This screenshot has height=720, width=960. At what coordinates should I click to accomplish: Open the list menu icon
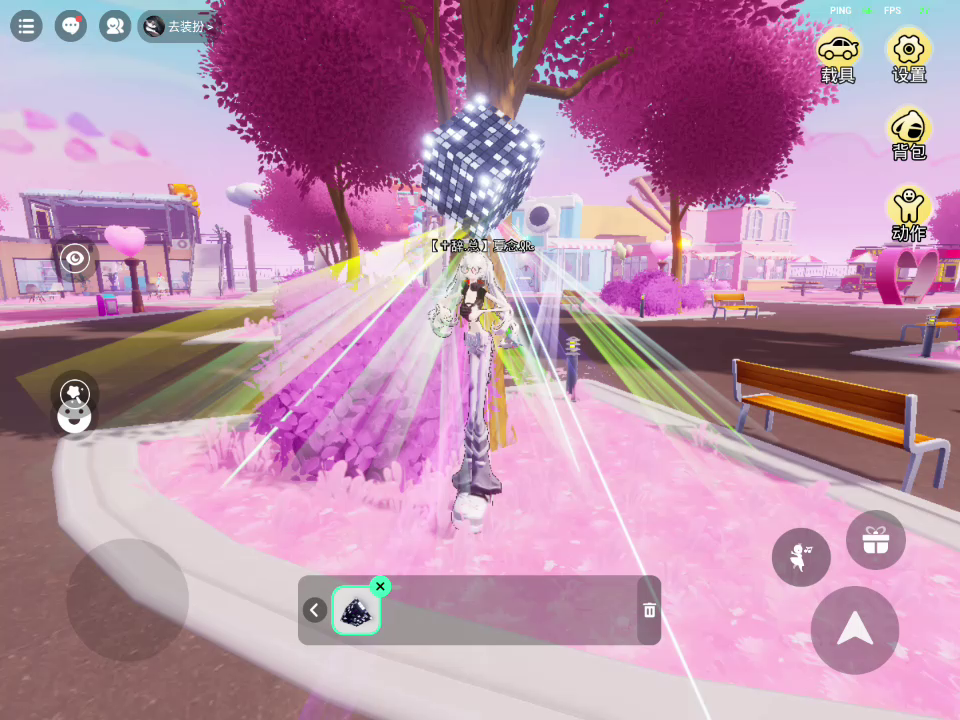click(x=26, y=26)
